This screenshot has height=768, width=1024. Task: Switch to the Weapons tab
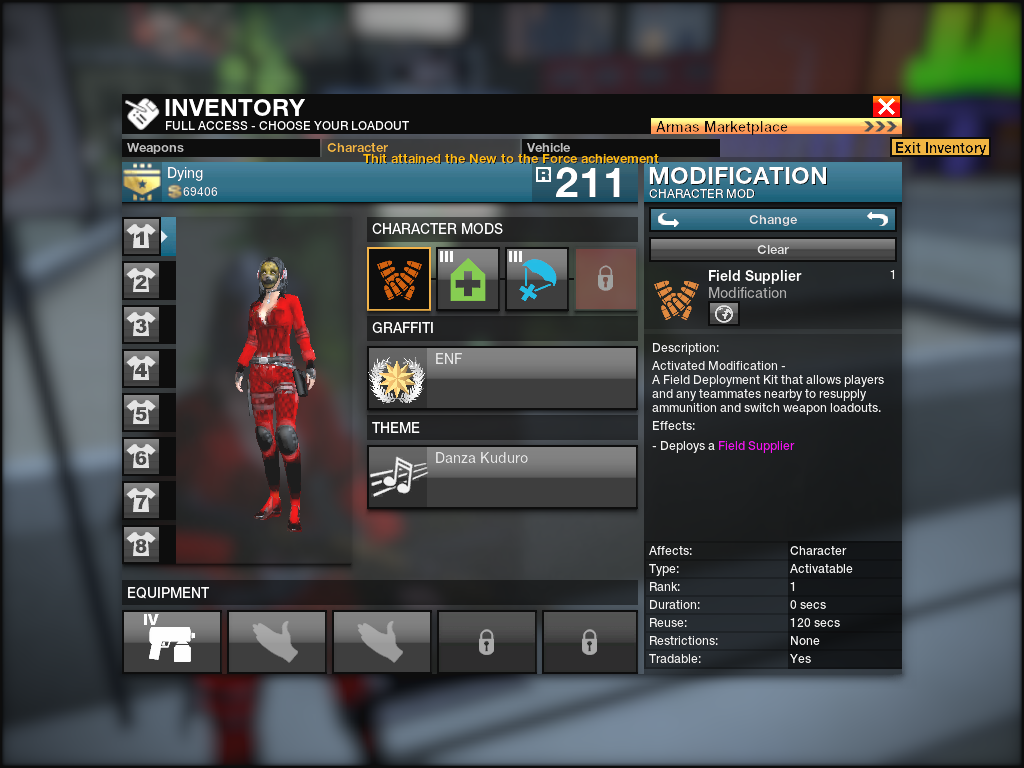coord(221,148)
